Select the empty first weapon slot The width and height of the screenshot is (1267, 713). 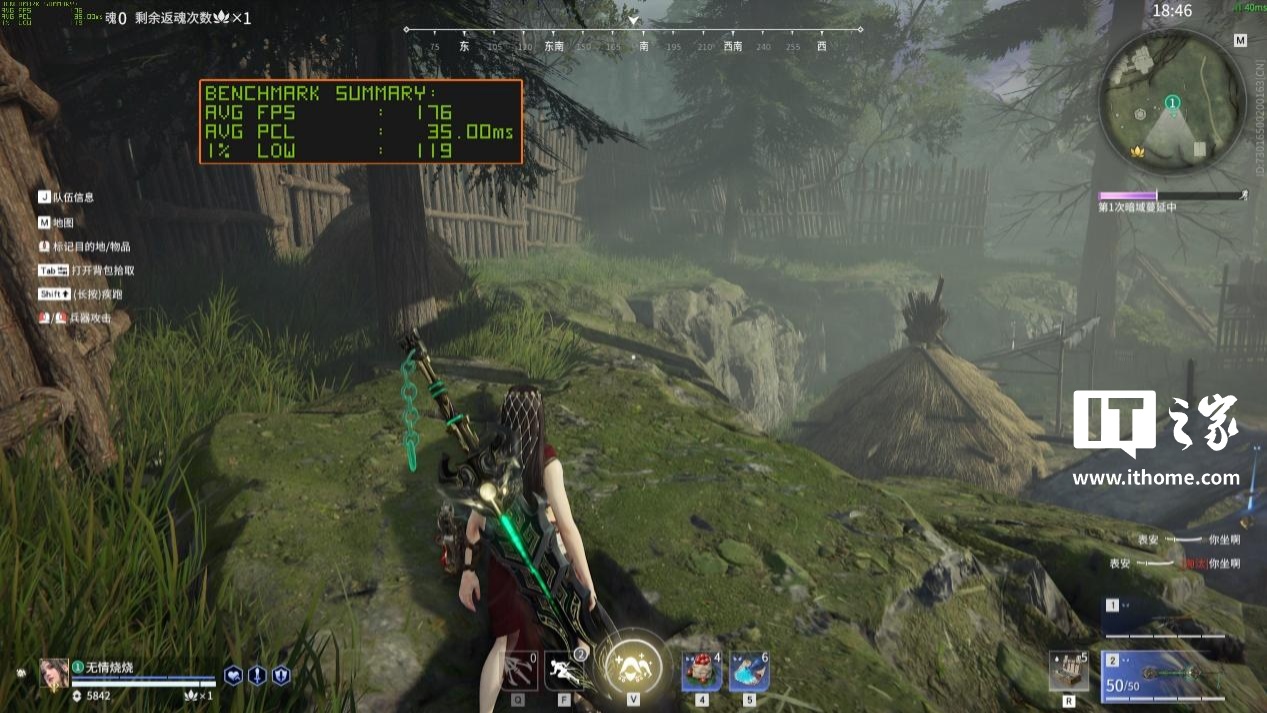[1166, 618]
